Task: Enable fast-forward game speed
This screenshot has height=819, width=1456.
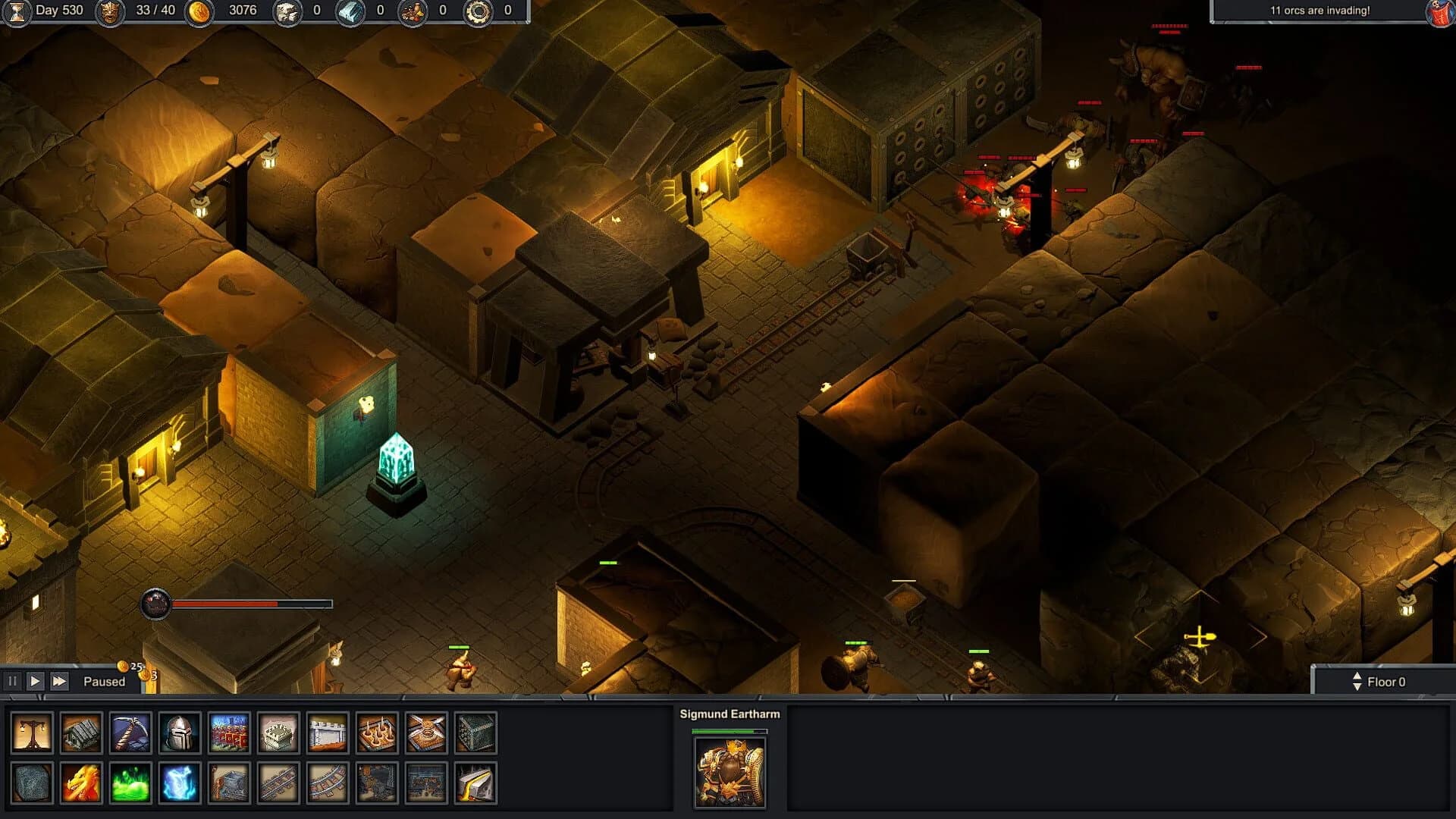Action: point(59,680)
